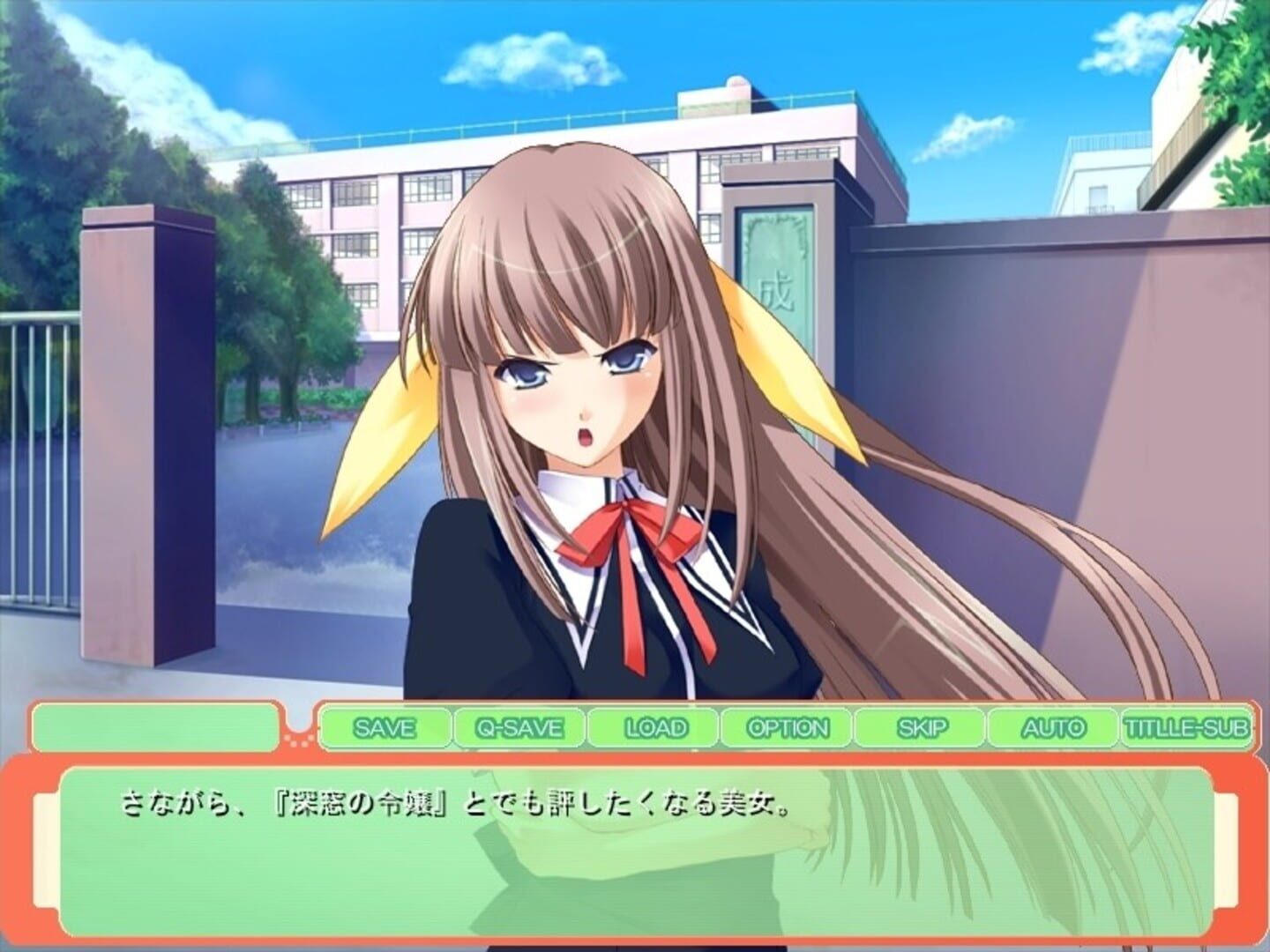Open the OPTION settings
Viewport: 1270px width, 952px height.
click(x=788, y=728)
